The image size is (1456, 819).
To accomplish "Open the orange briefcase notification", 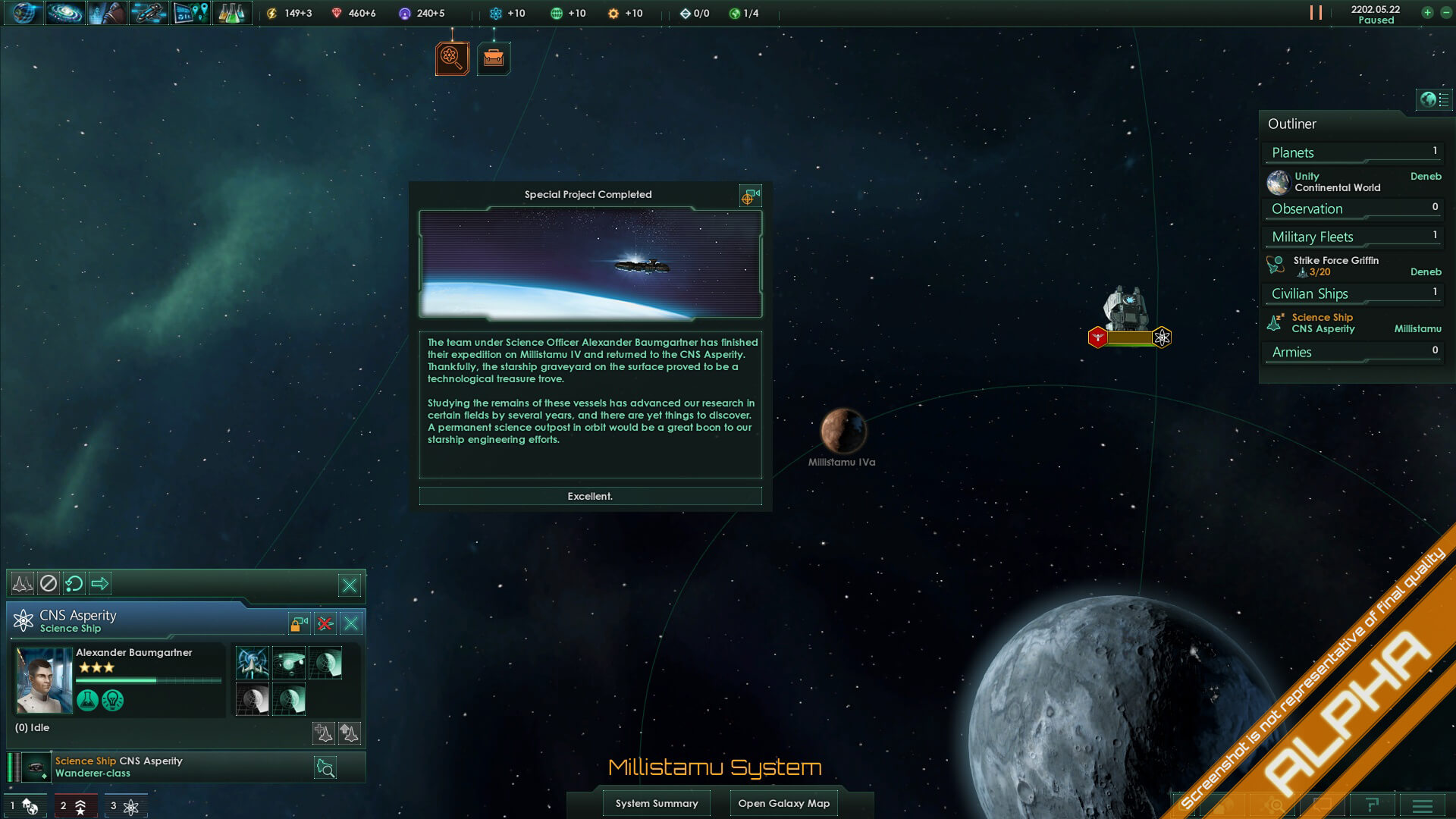I will coord(494,58).
